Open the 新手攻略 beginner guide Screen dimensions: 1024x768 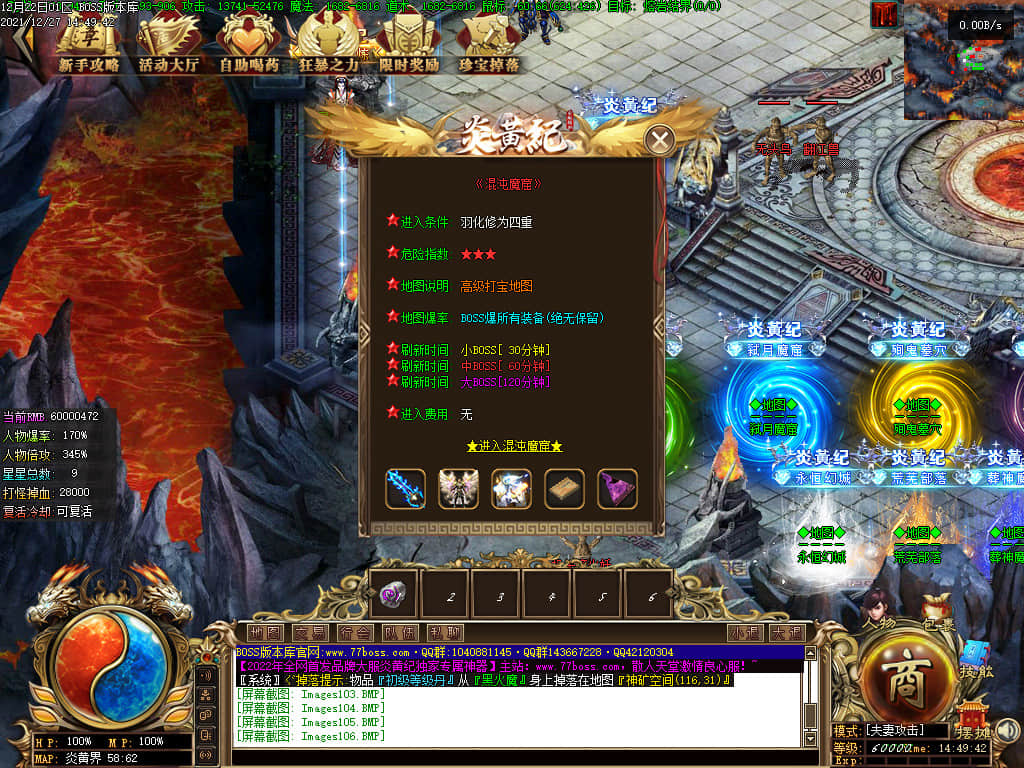pyautogui.click(x=88, y=46)
